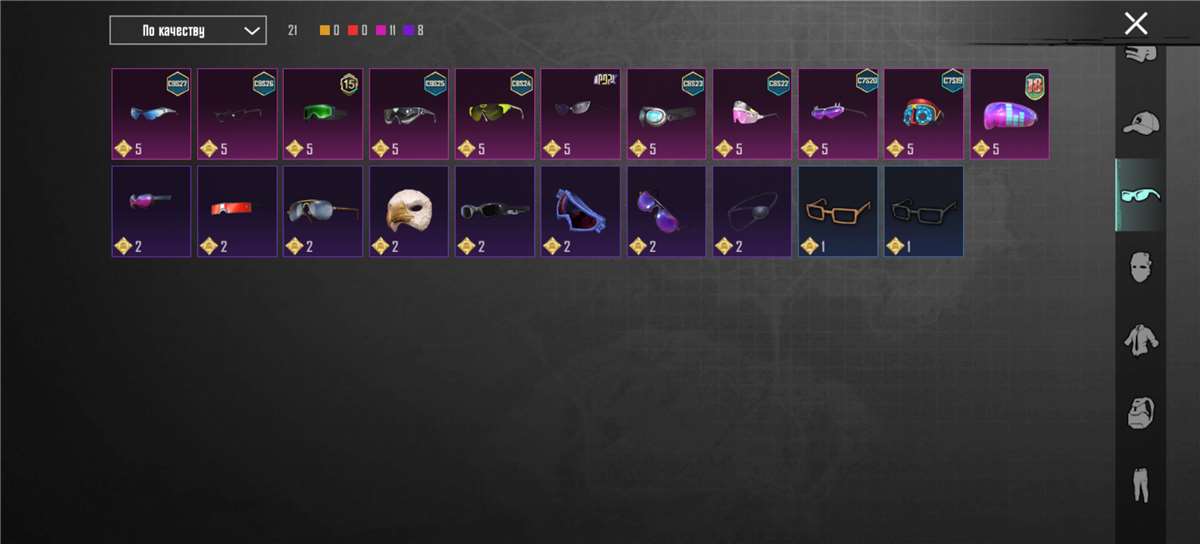This screenshot has width=1200, height=544.
Task: Select the red and blue round goggles
Action: tap(924, 114)
